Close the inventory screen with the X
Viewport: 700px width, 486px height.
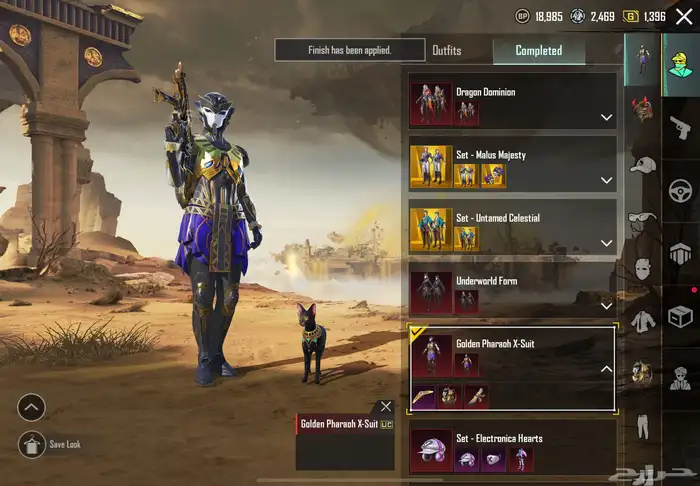tap(684, 16)
